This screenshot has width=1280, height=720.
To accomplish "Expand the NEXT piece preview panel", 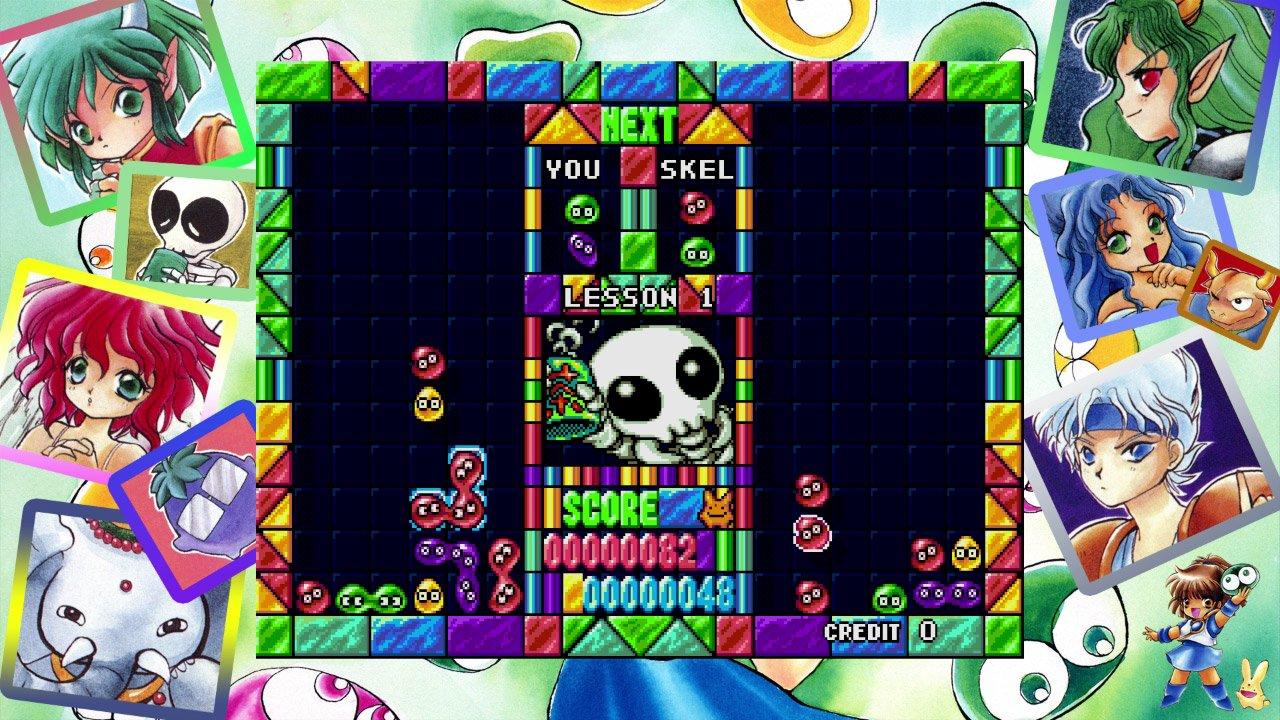I will pyautogui.click(x=637, y=122).
